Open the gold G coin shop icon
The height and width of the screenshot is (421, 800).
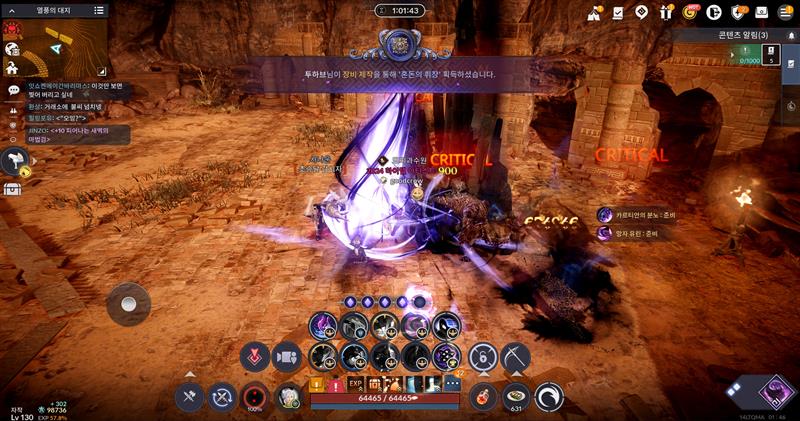689,12
